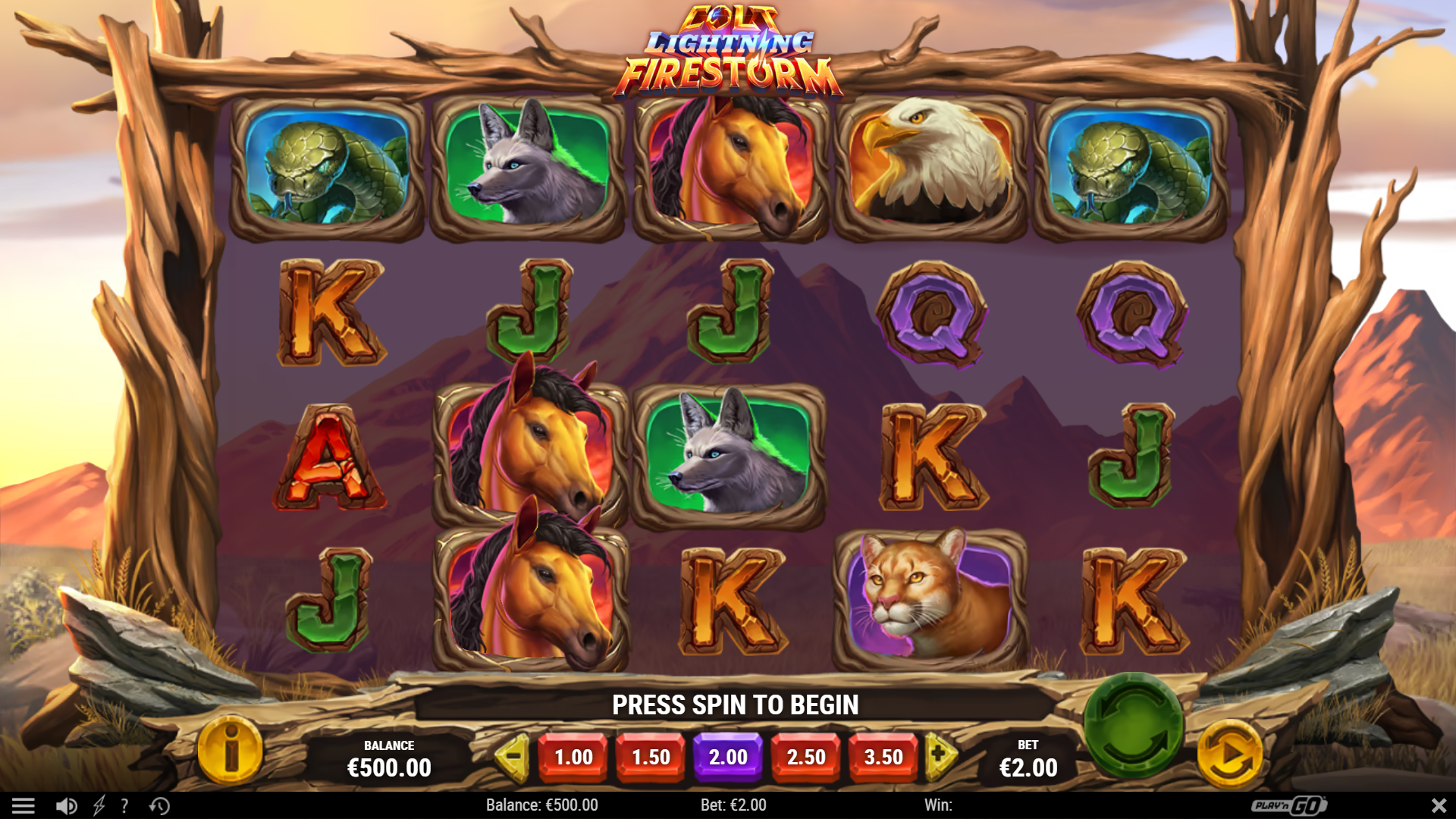Increase bet with the right plus arrow
This screenshot has height=819, width=1456.
pyautogui.click(x=938, y=756)
